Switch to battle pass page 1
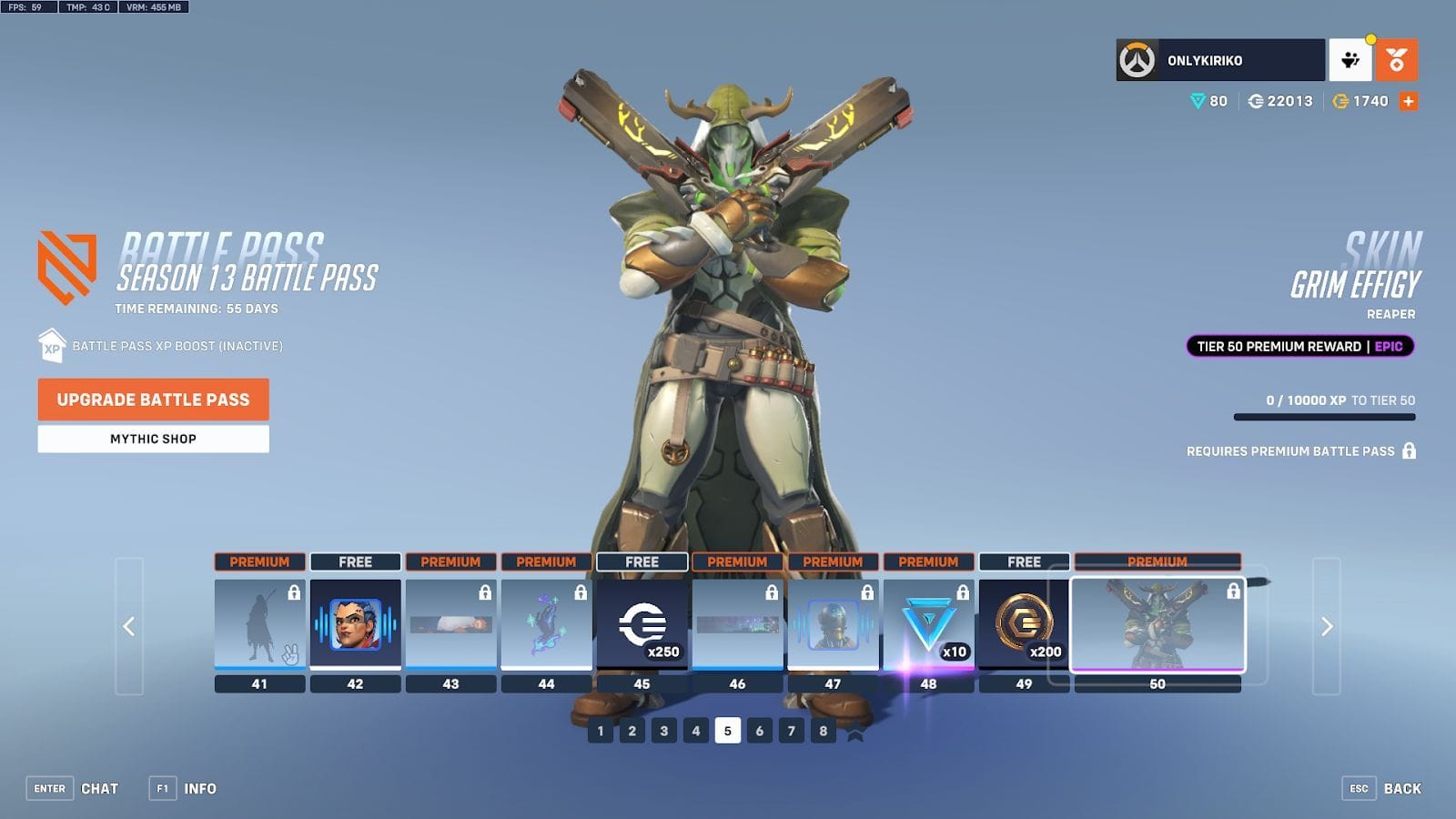Screen dimensions: 1456x819 (600, 731)
